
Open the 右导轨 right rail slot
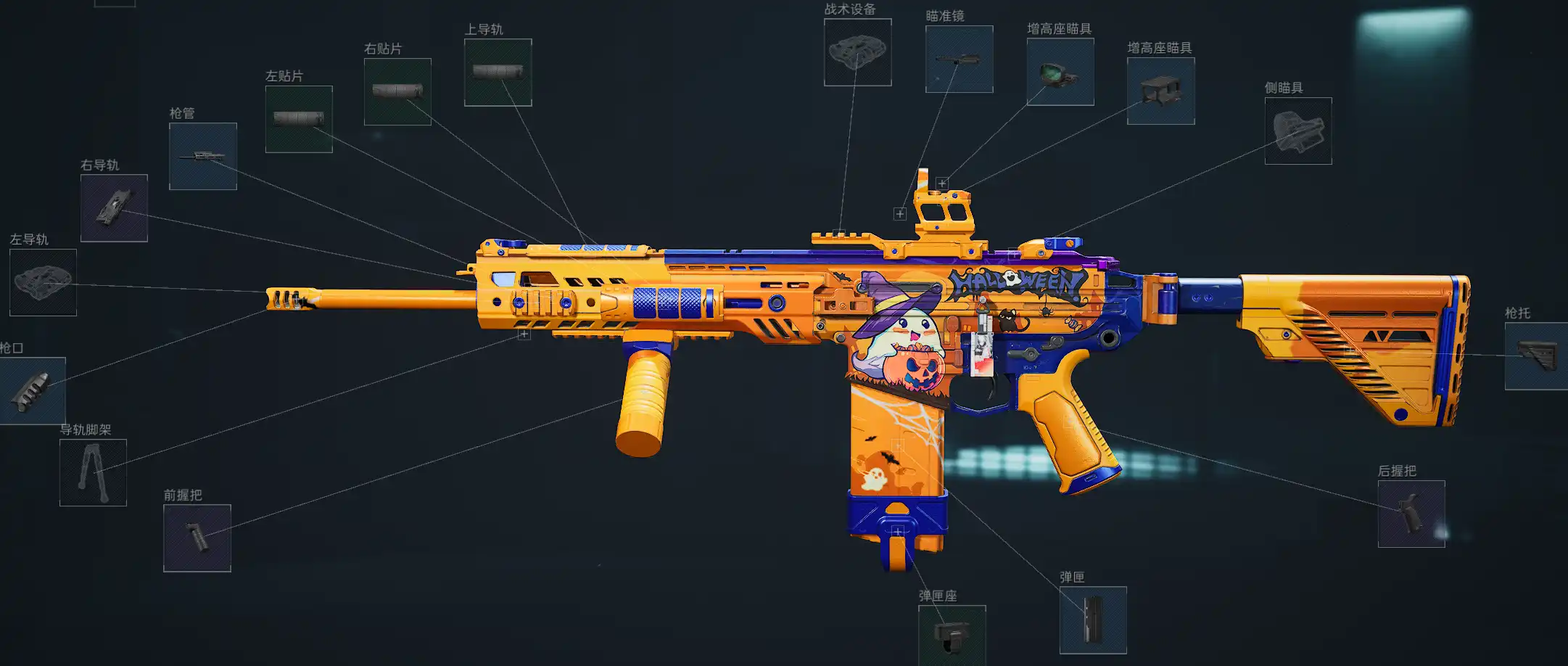point(114,207)
